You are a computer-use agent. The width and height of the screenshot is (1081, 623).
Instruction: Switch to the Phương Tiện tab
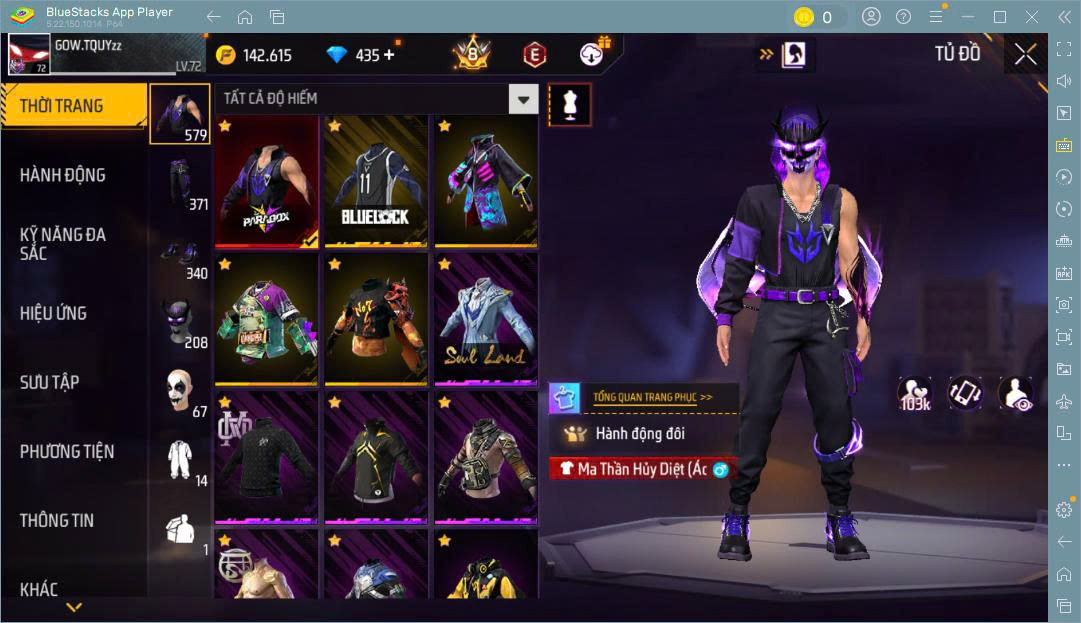[67, 451]
